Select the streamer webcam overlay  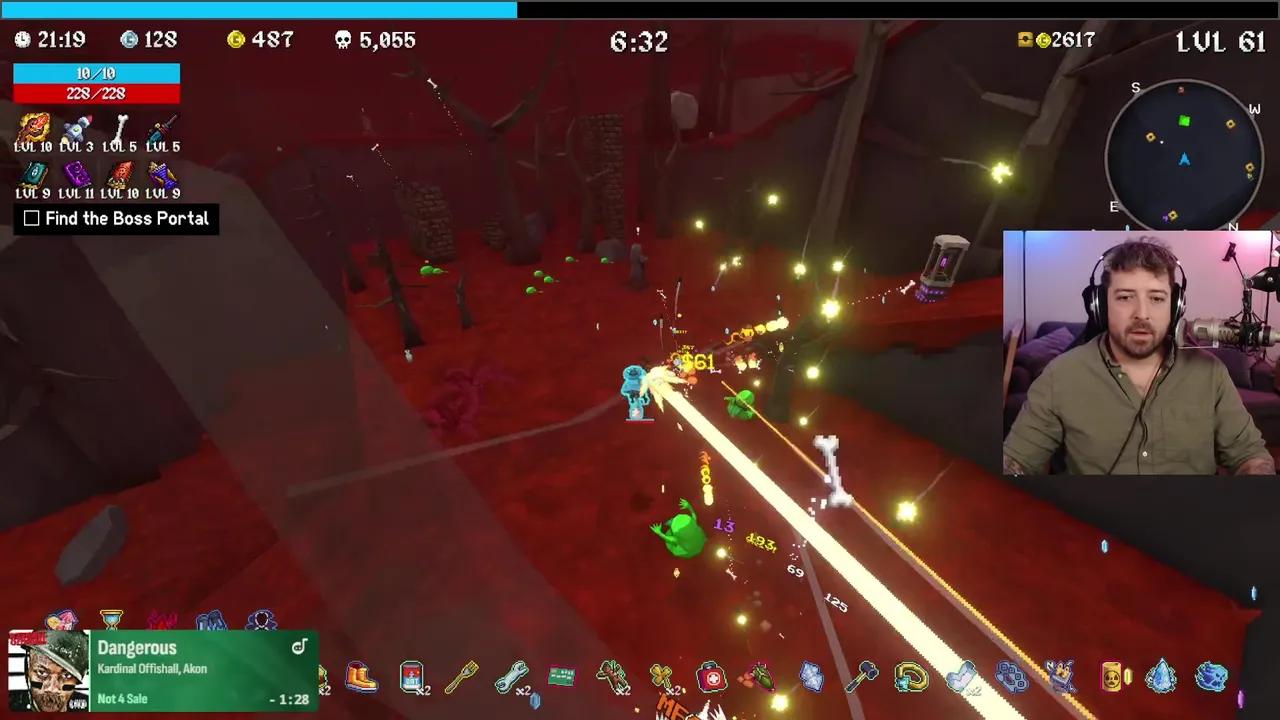coord(1138,352)
